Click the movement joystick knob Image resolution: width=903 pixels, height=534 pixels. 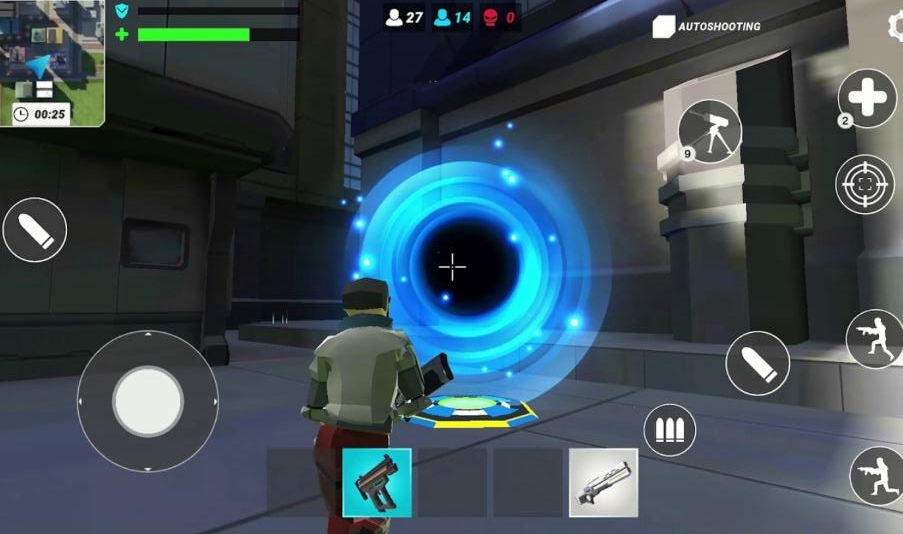point(148,401)
